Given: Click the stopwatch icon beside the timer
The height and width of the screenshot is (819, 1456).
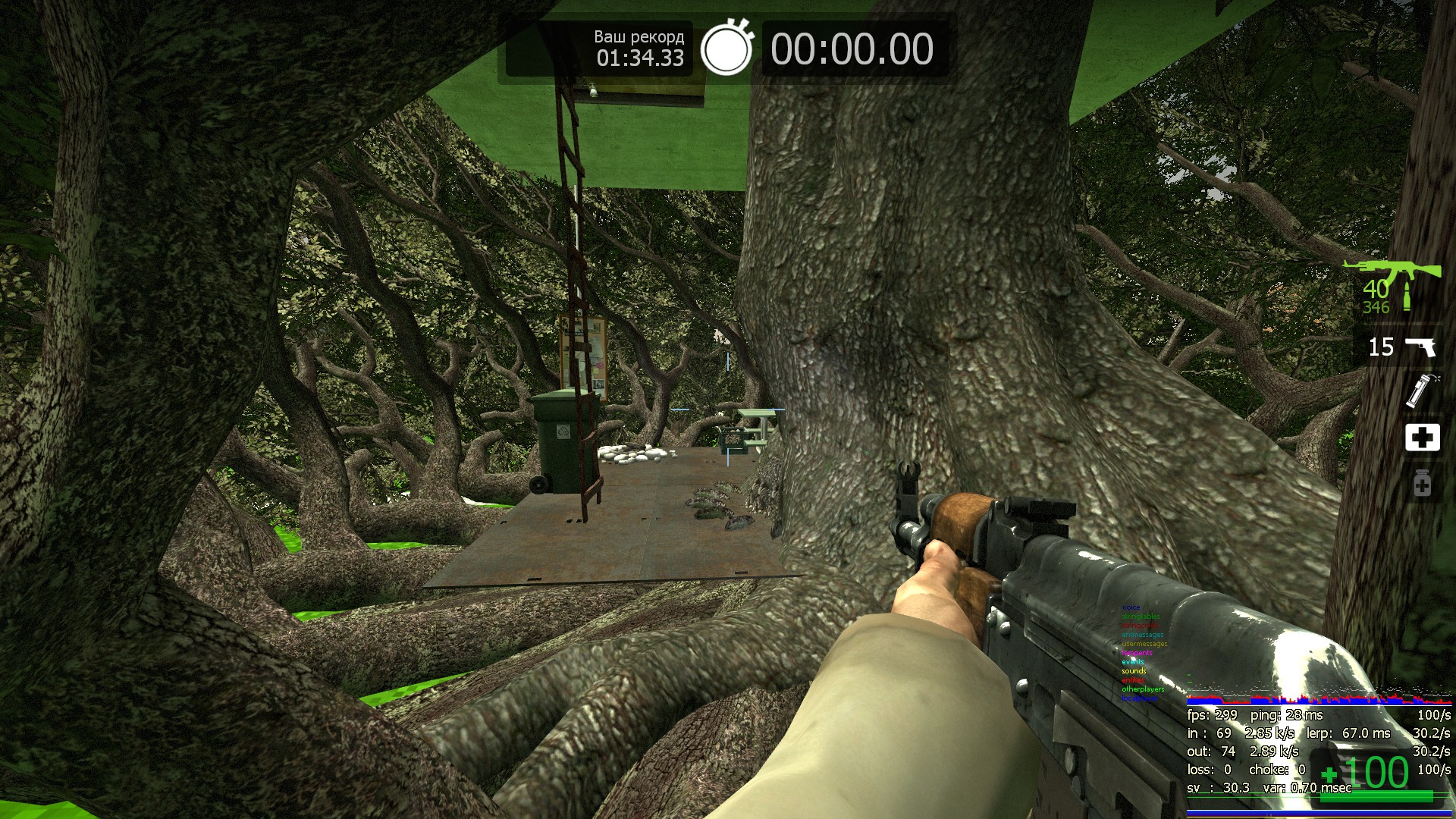Looking at the screenshot, I should click(726, 49).
